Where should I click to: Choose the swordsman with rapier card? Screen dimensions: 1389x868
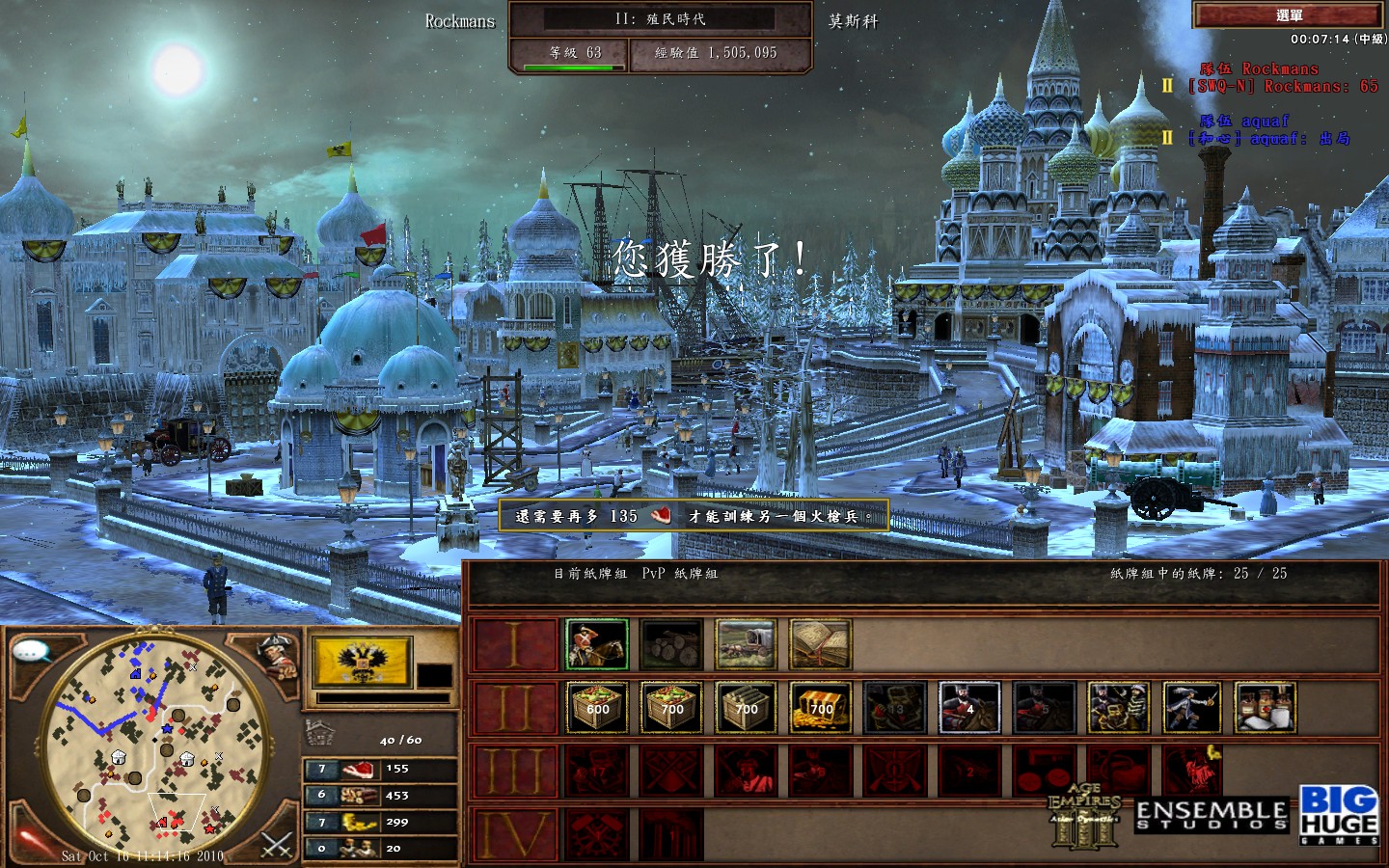(1192, 708)
